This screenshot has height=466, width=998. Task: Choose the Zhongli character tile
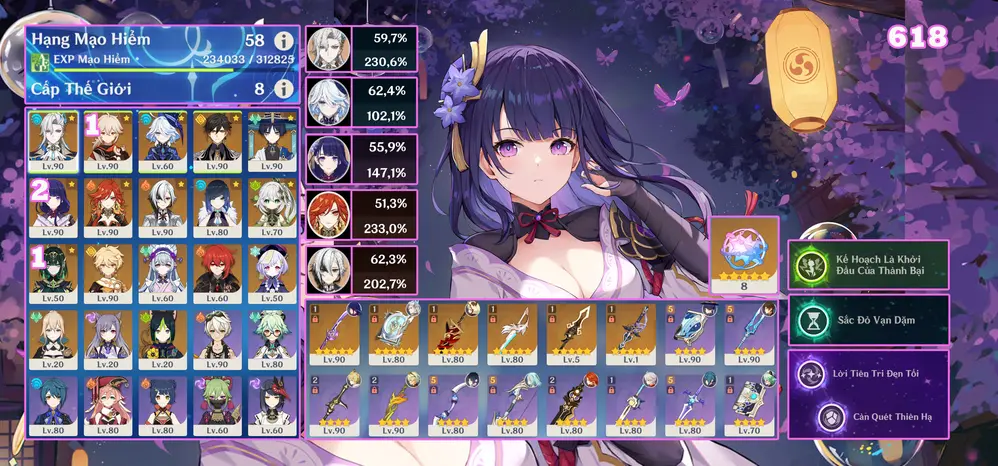click(216, 138)
